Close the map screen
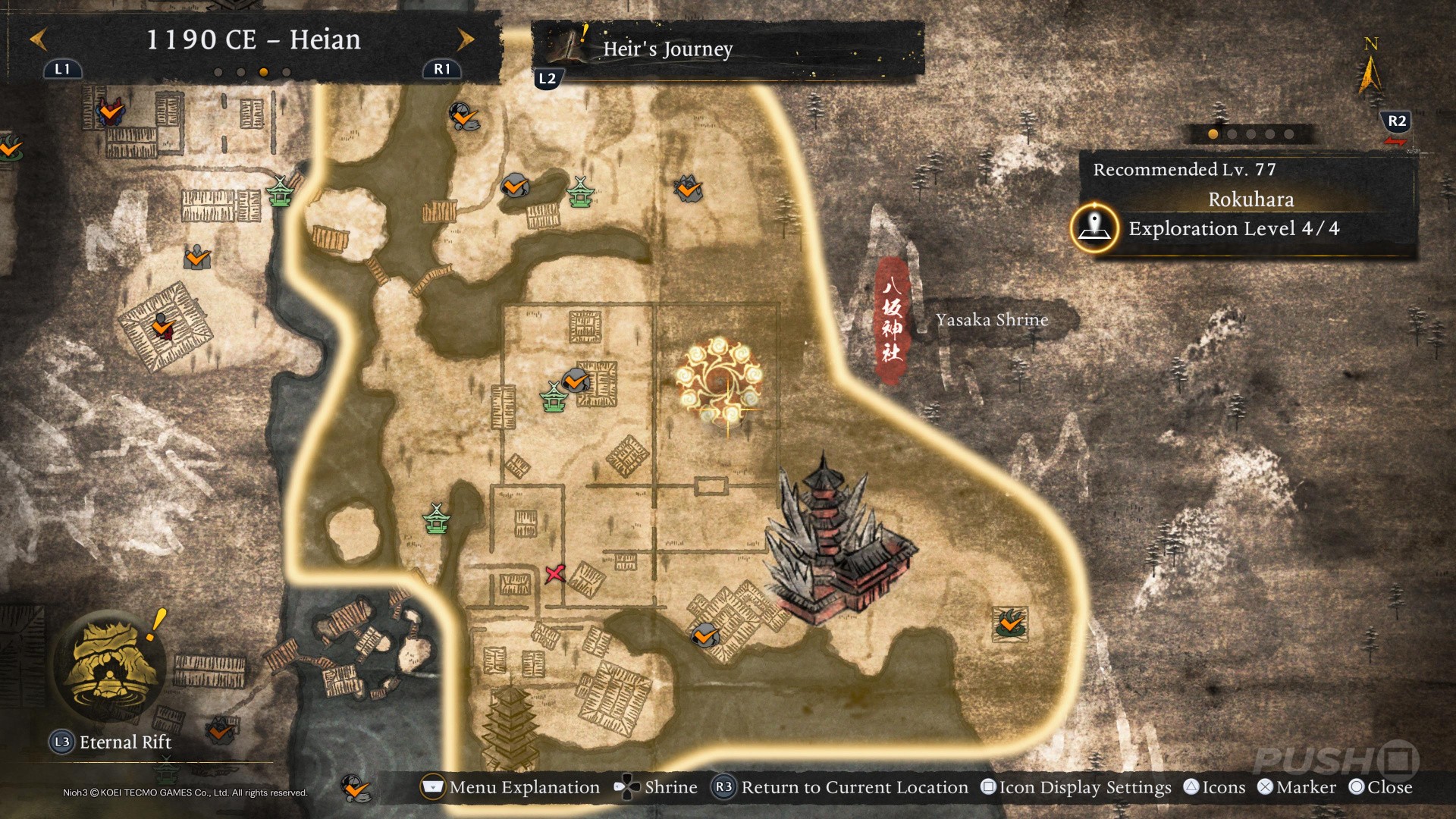The width and height of the screenshot is (1456, 819). pos(1381,787)
